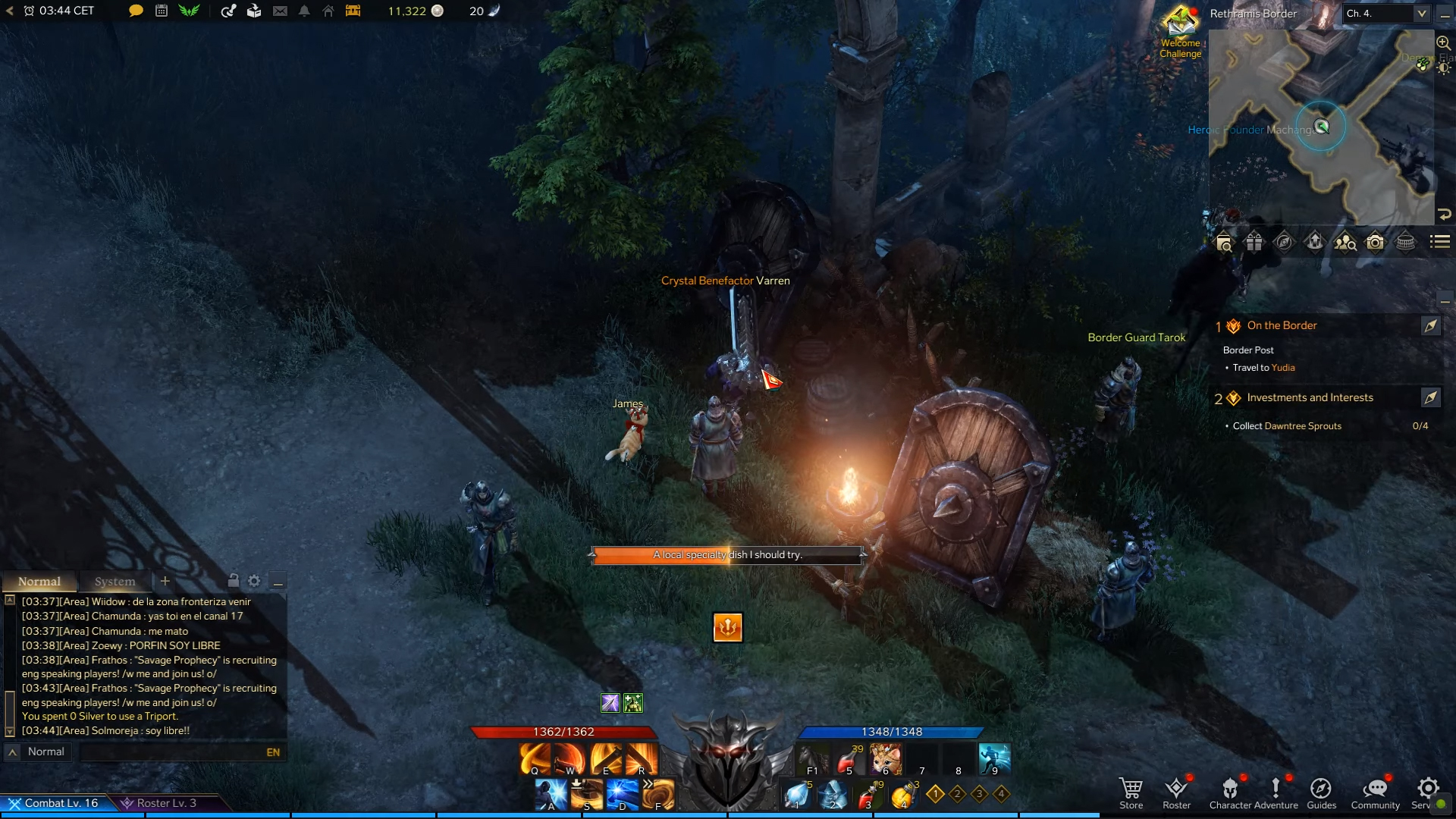Switch to the Roster Lv. 3 tab

(x=163, y=802)
